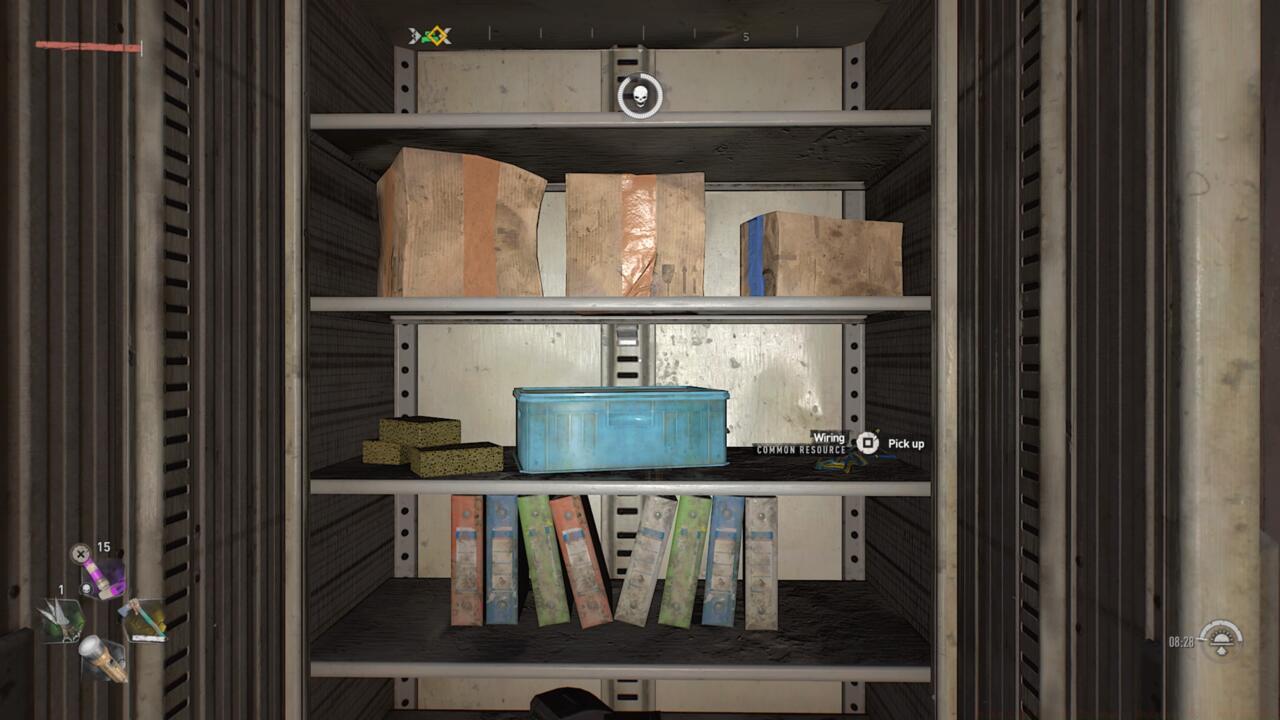
Task: Click the small skull immunity badge near the medkit
Action: click(x=86, y=588)
